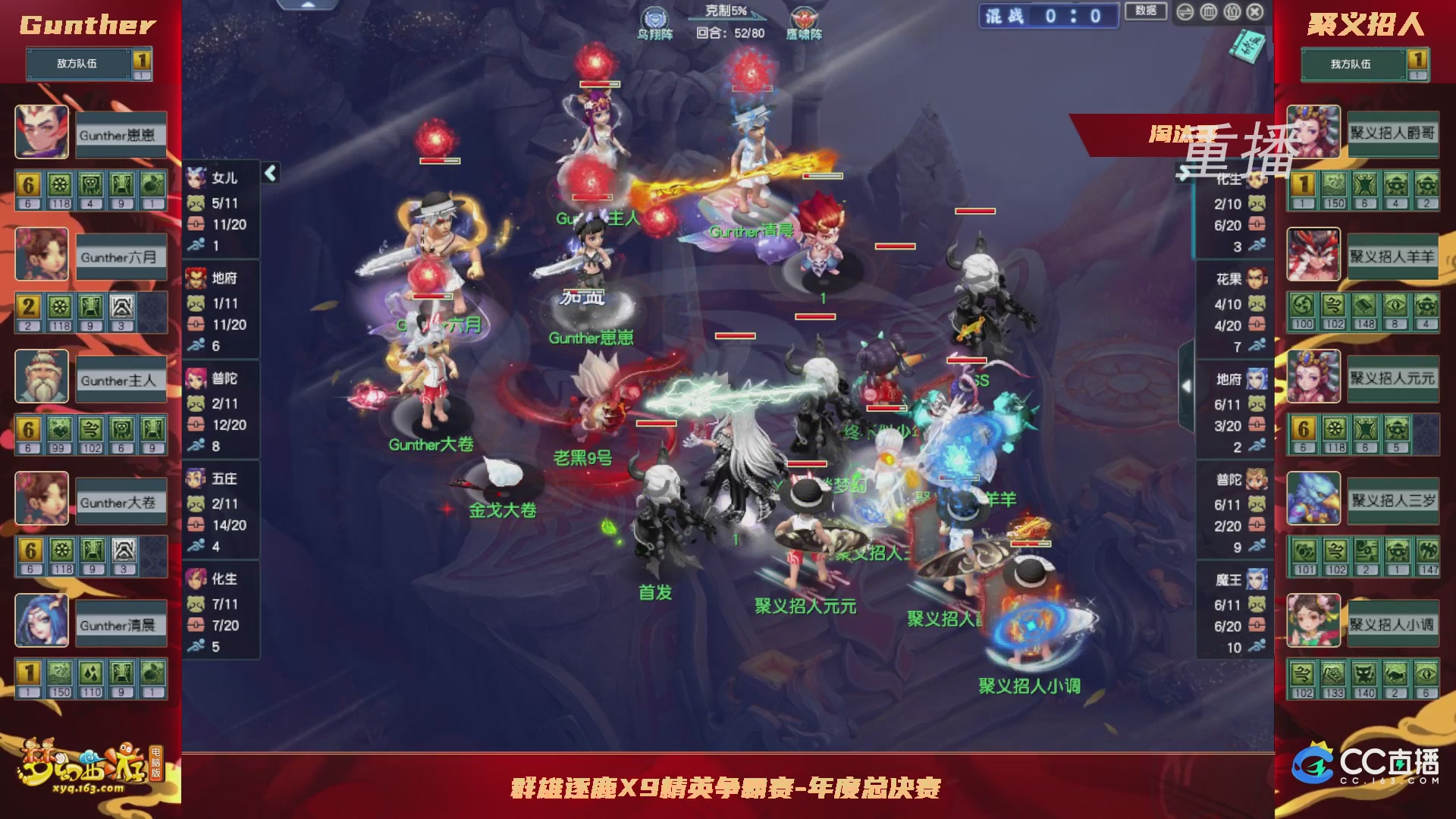Click the circular swap-arrows icon in top-right toolbar
The height and width of the screenshot is (819, 1456).
pos(1185,12)
